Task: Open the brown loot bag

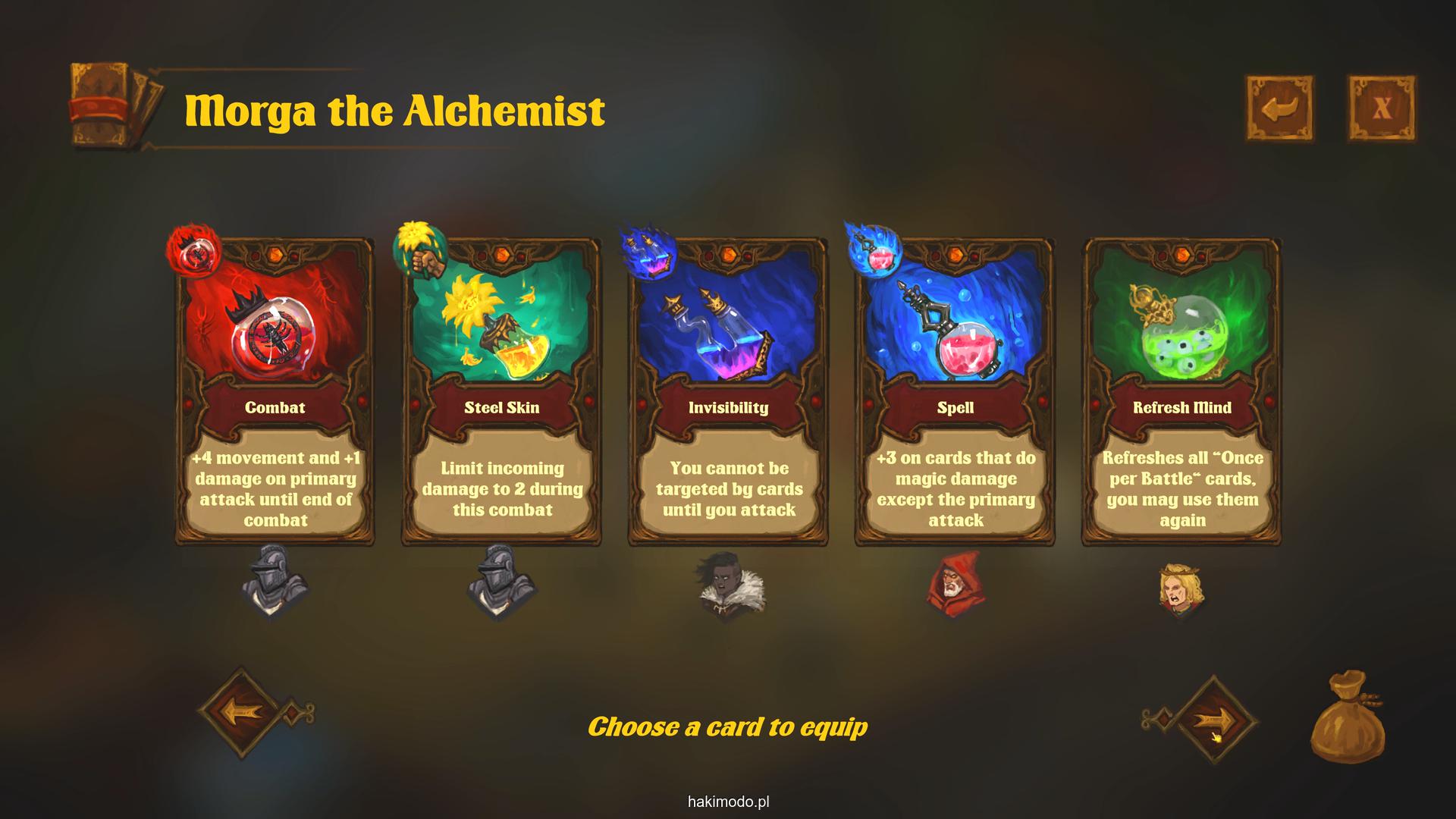Action: pos(1348,717)
